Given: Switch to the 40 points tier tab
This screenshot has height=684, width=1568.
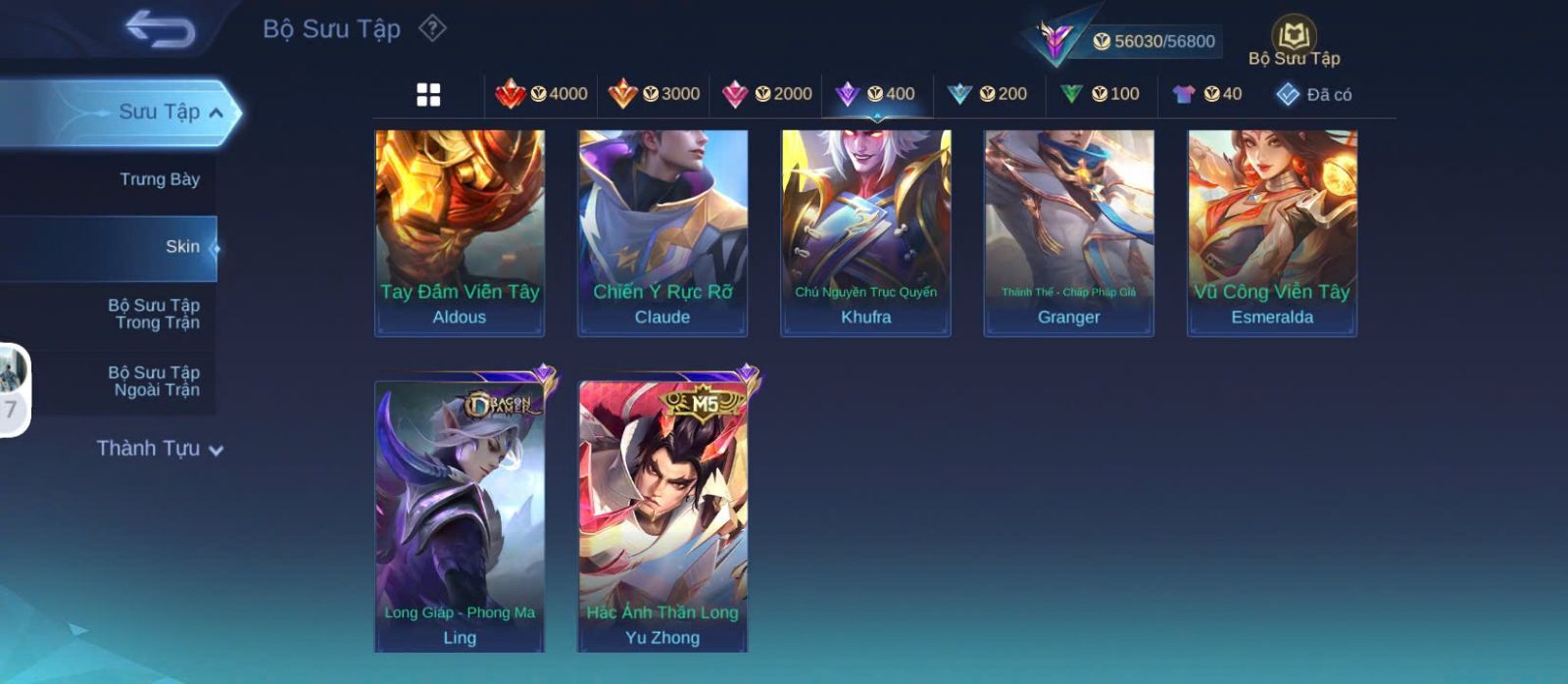Looking at the screenshot, I should [x=1207, y=94].
